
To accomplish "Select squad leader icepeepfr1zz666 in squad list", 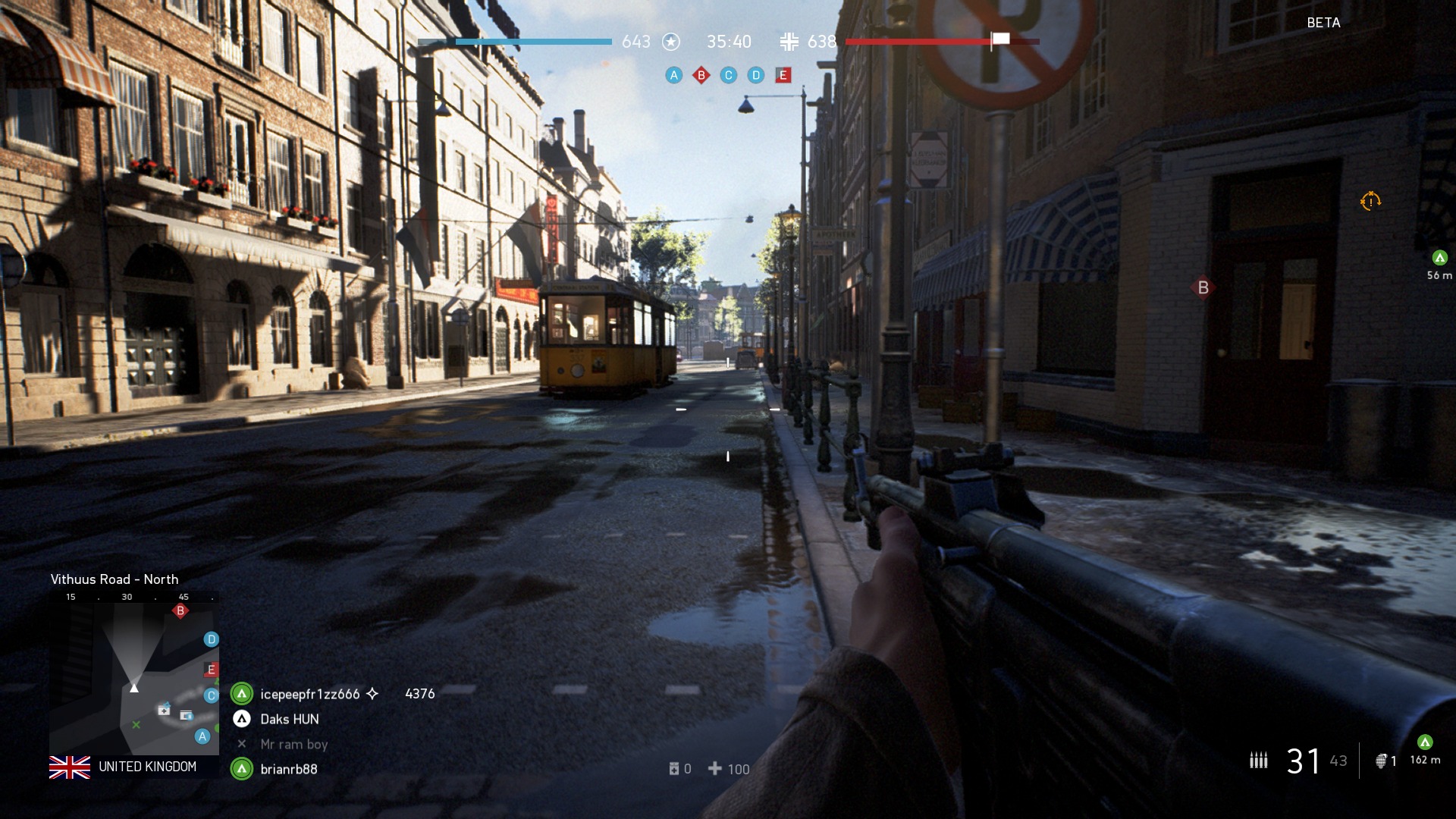I will (x=309, y=694).
